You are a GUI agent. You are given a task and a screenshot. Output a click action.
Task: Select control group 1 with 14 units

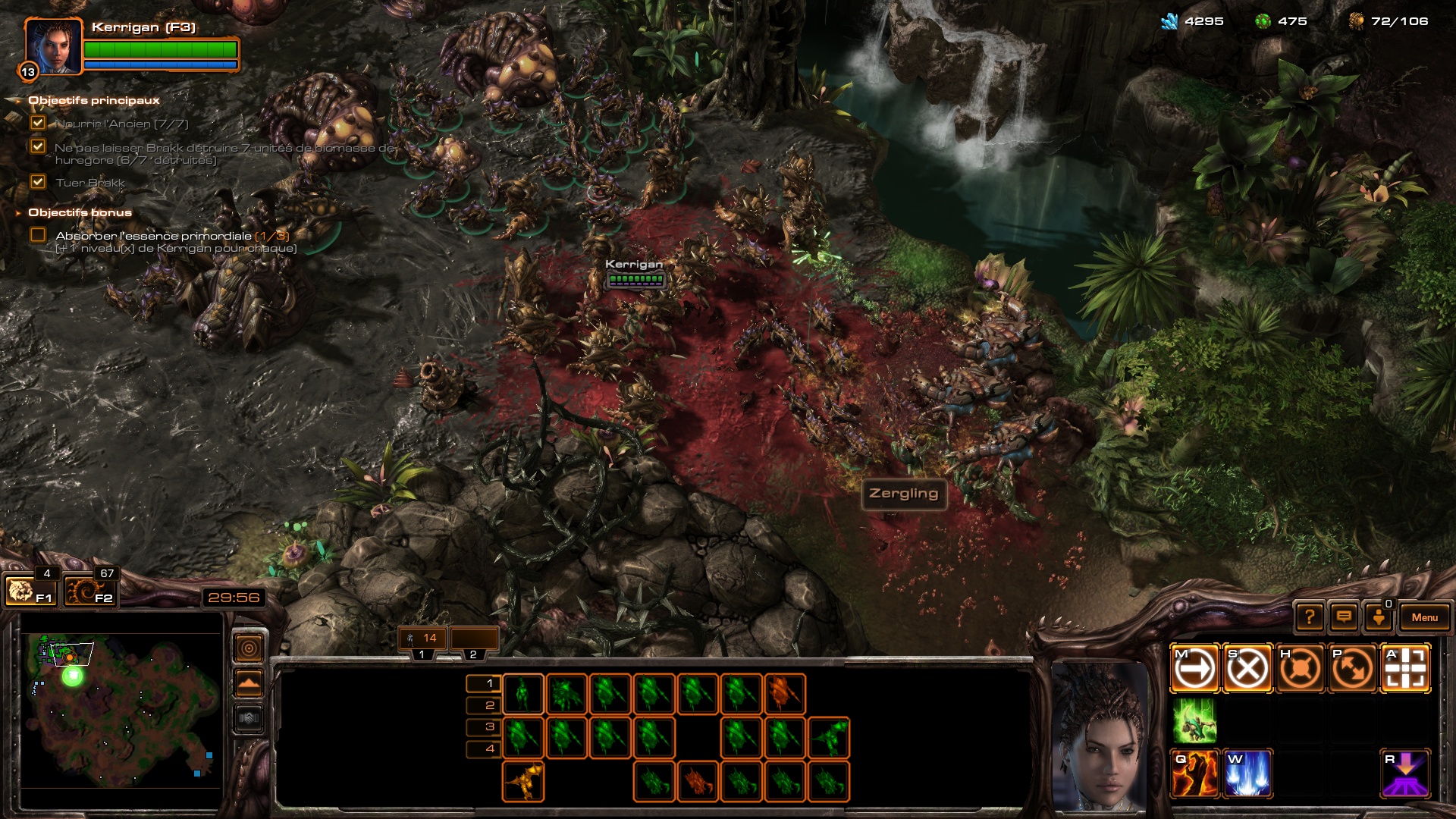coord(422,639)
